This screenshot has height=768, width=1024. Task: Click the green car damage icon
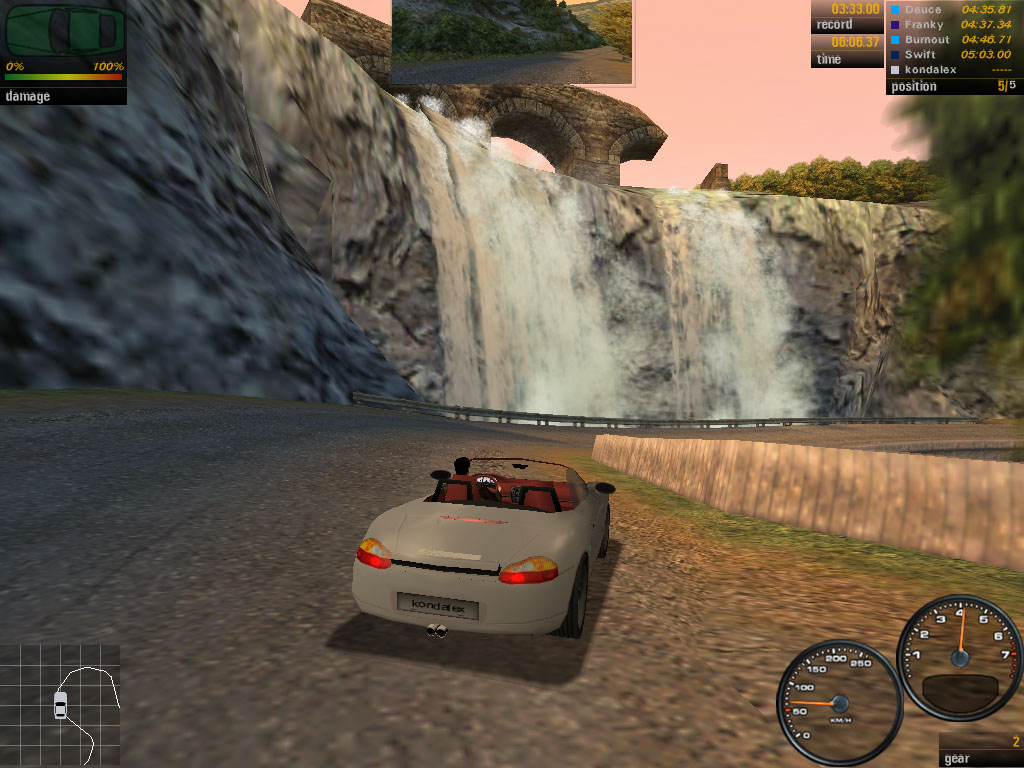click(62, 32)
